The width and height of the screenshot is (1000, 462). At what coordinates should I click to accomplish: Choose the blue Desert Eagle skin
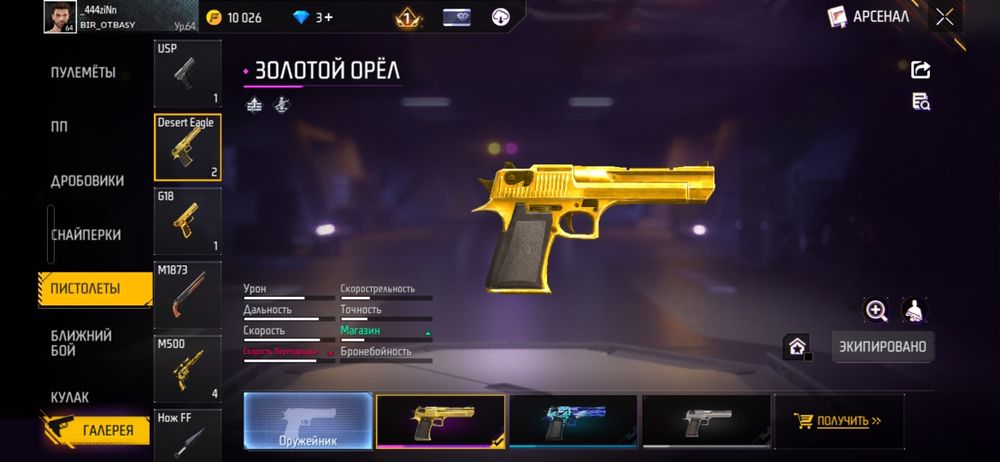click(573, 421)
